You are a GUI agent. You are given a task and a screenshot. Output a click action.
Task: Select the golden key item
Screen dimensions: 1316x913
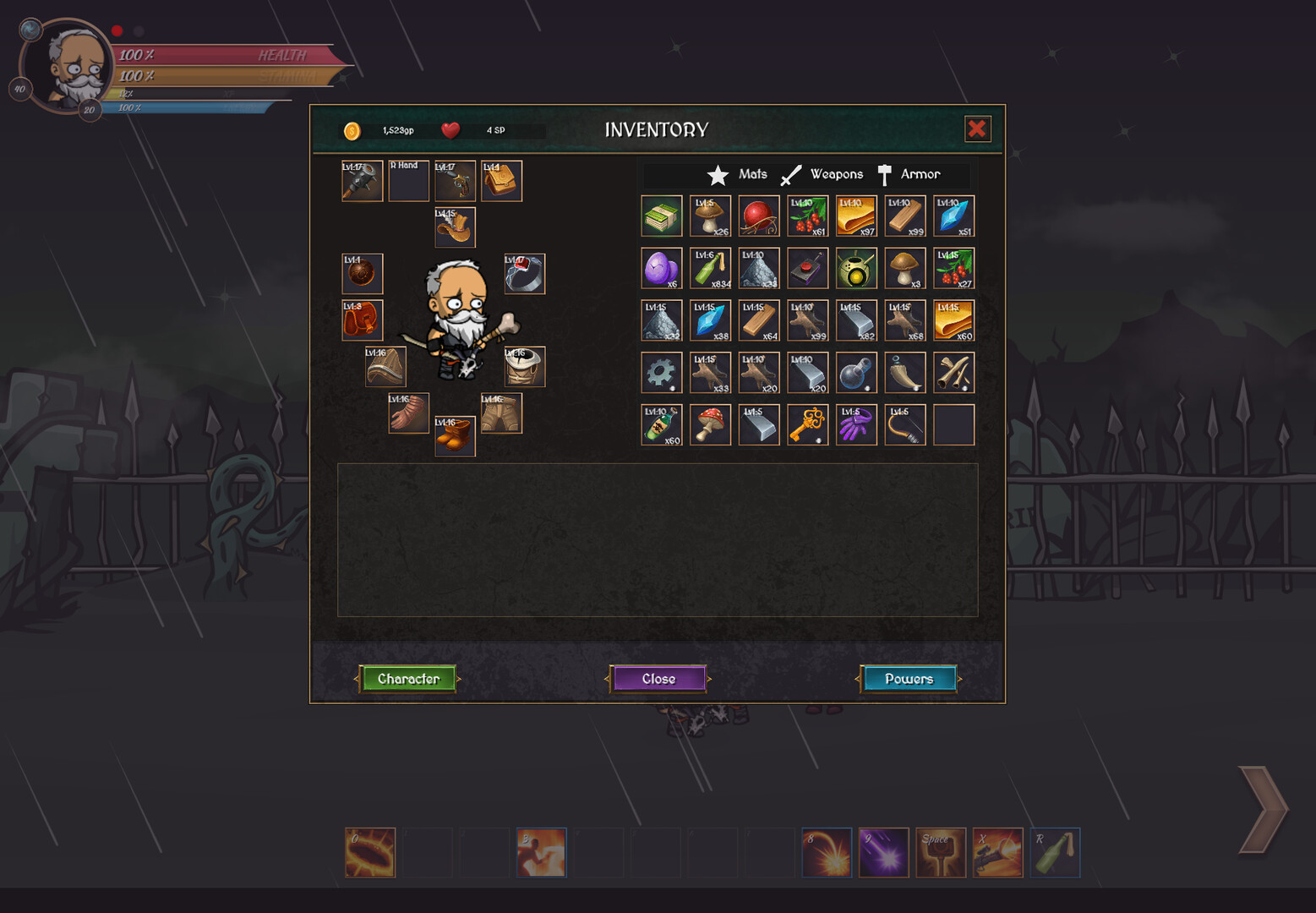click(x=807, y=424)
